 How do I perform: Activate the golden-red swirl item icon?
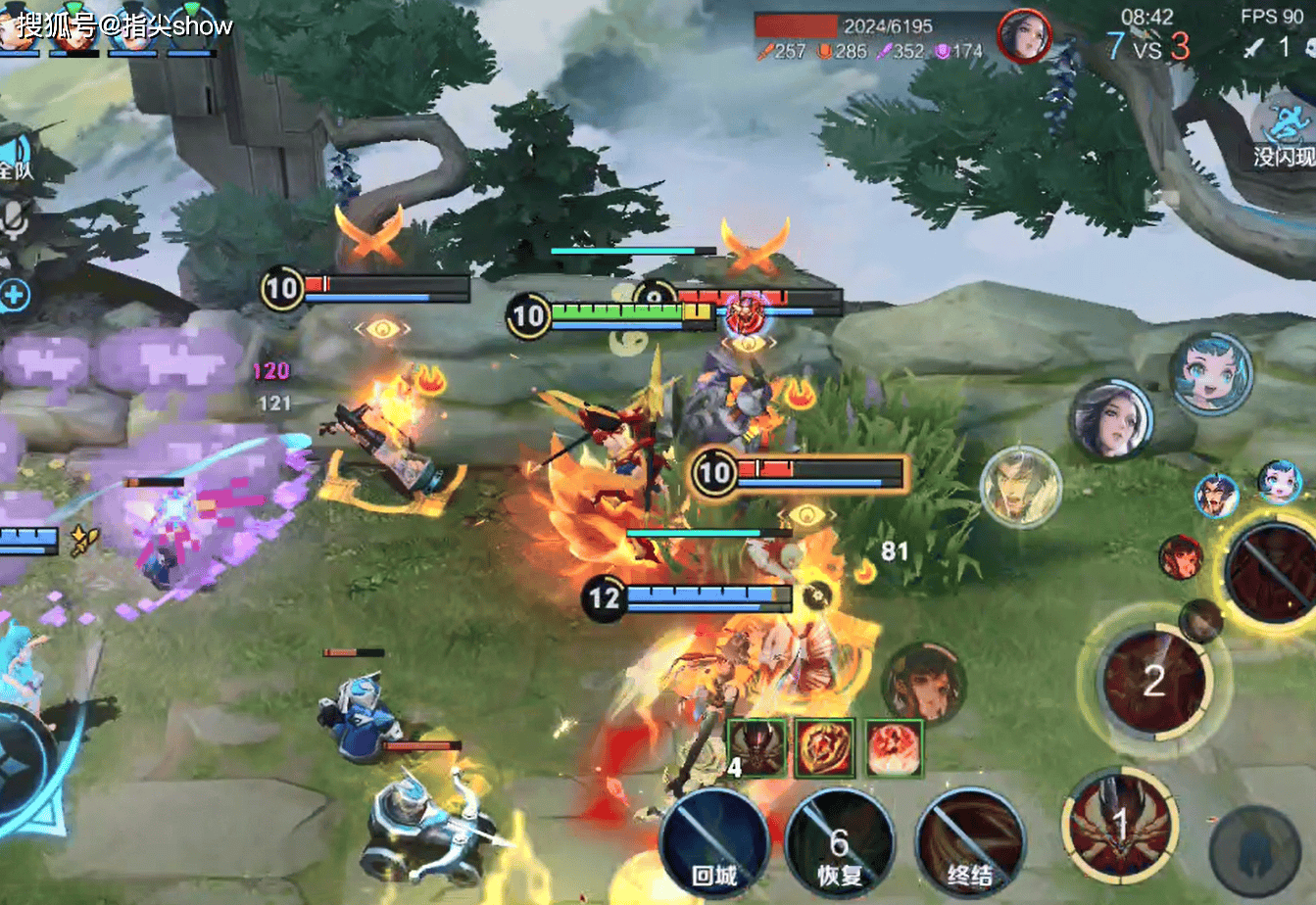coord(824,748)
